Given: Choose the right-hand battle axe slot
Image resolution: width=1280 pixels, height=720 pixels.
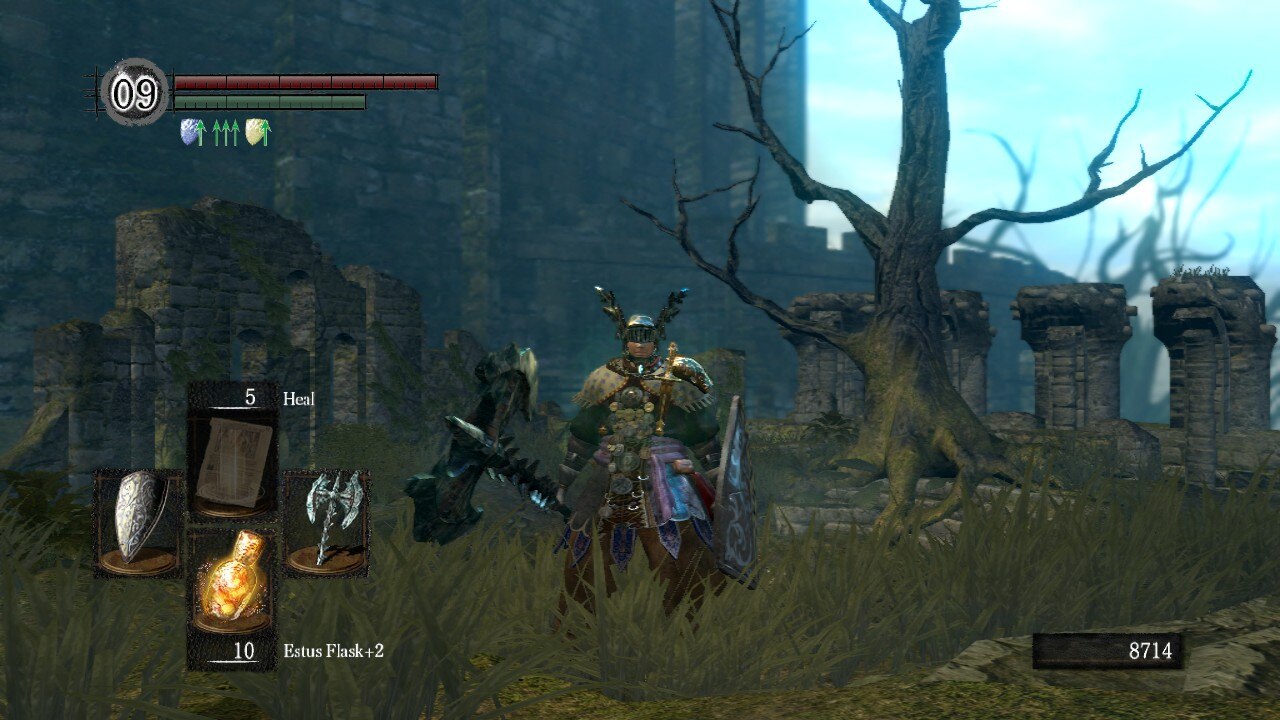Looking at the screenshot, I should 326,522.
